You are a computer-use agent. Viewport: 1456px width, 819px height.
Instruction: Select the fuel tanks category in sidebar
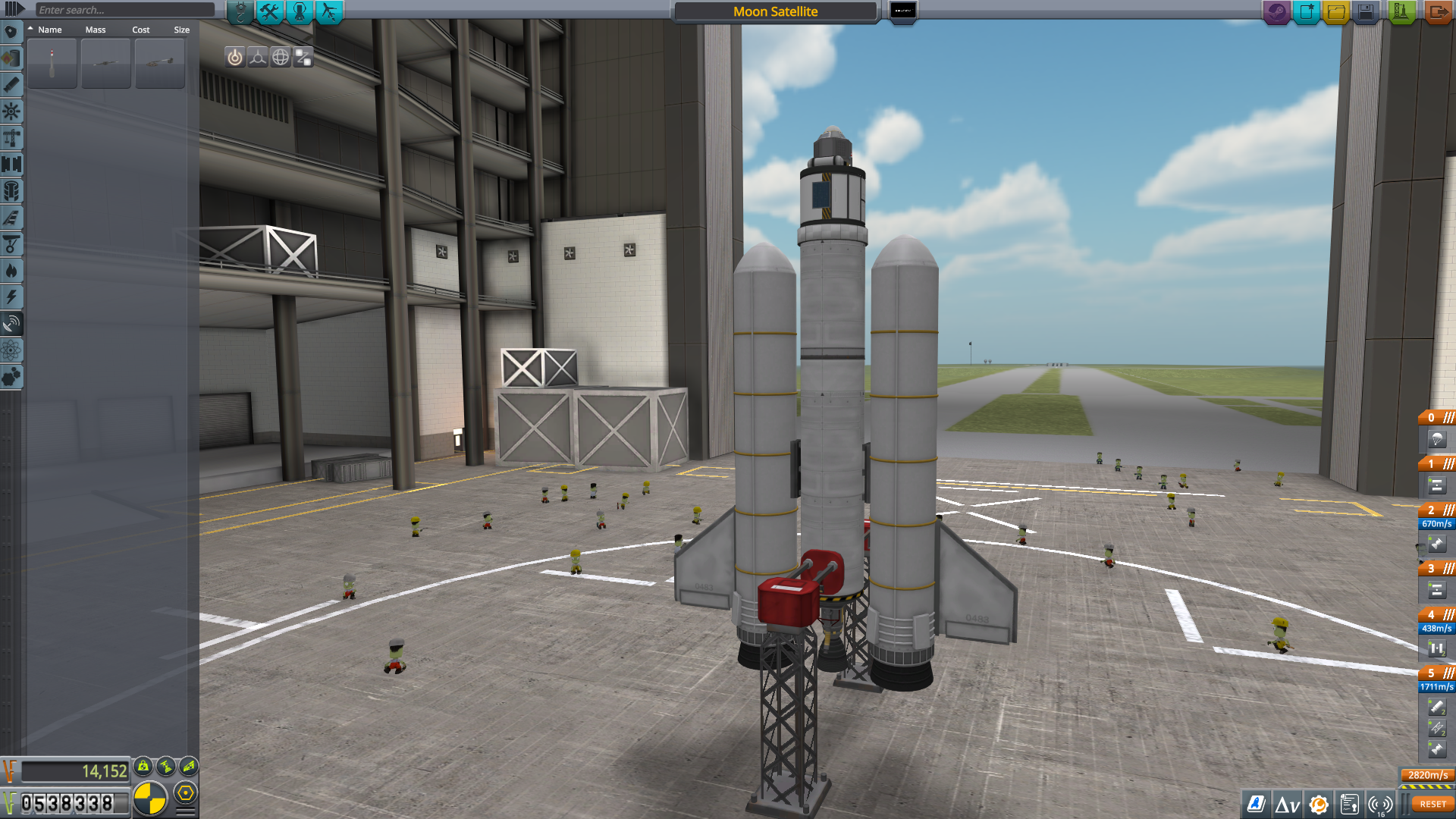pos(11,58)
